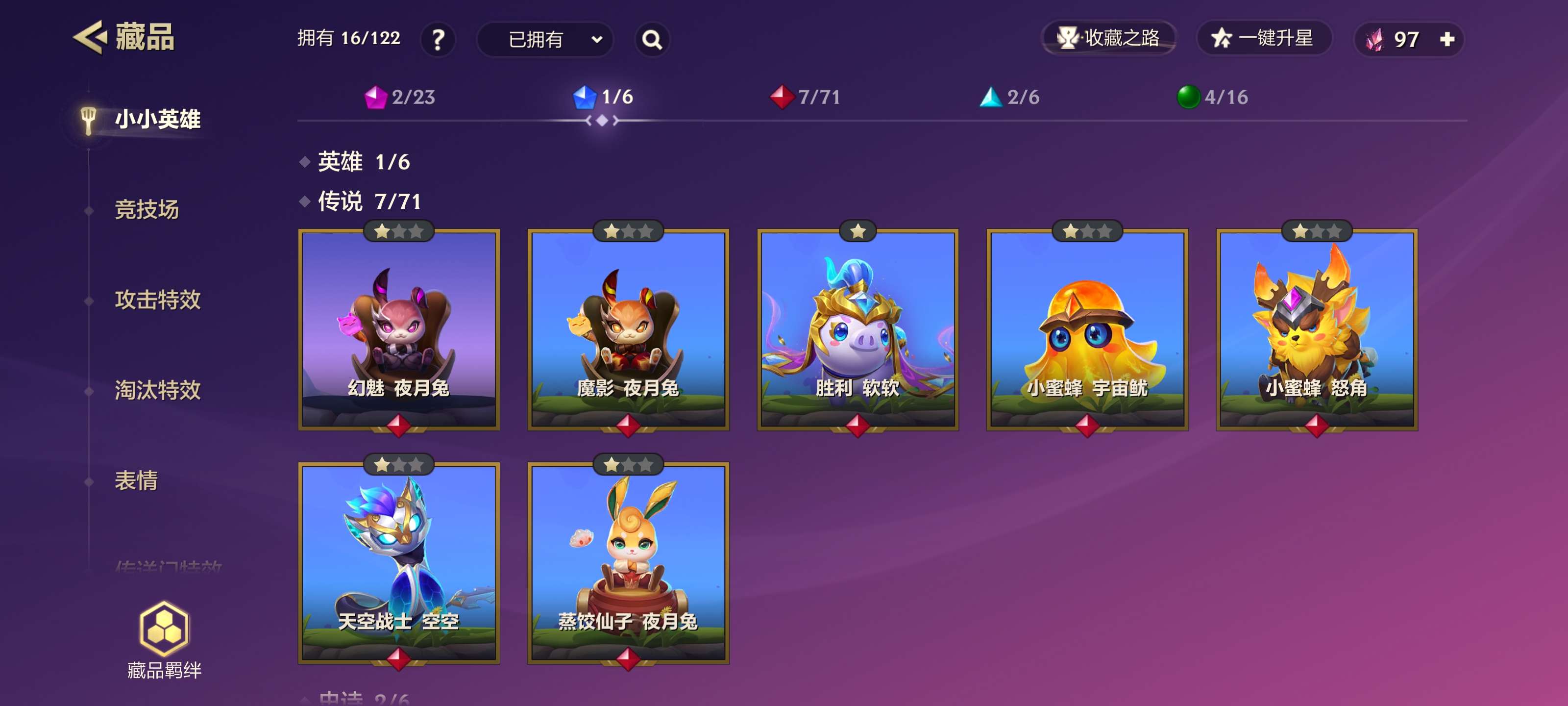Open the question mark help button
1568x706 pixels.
coord(438,40)
